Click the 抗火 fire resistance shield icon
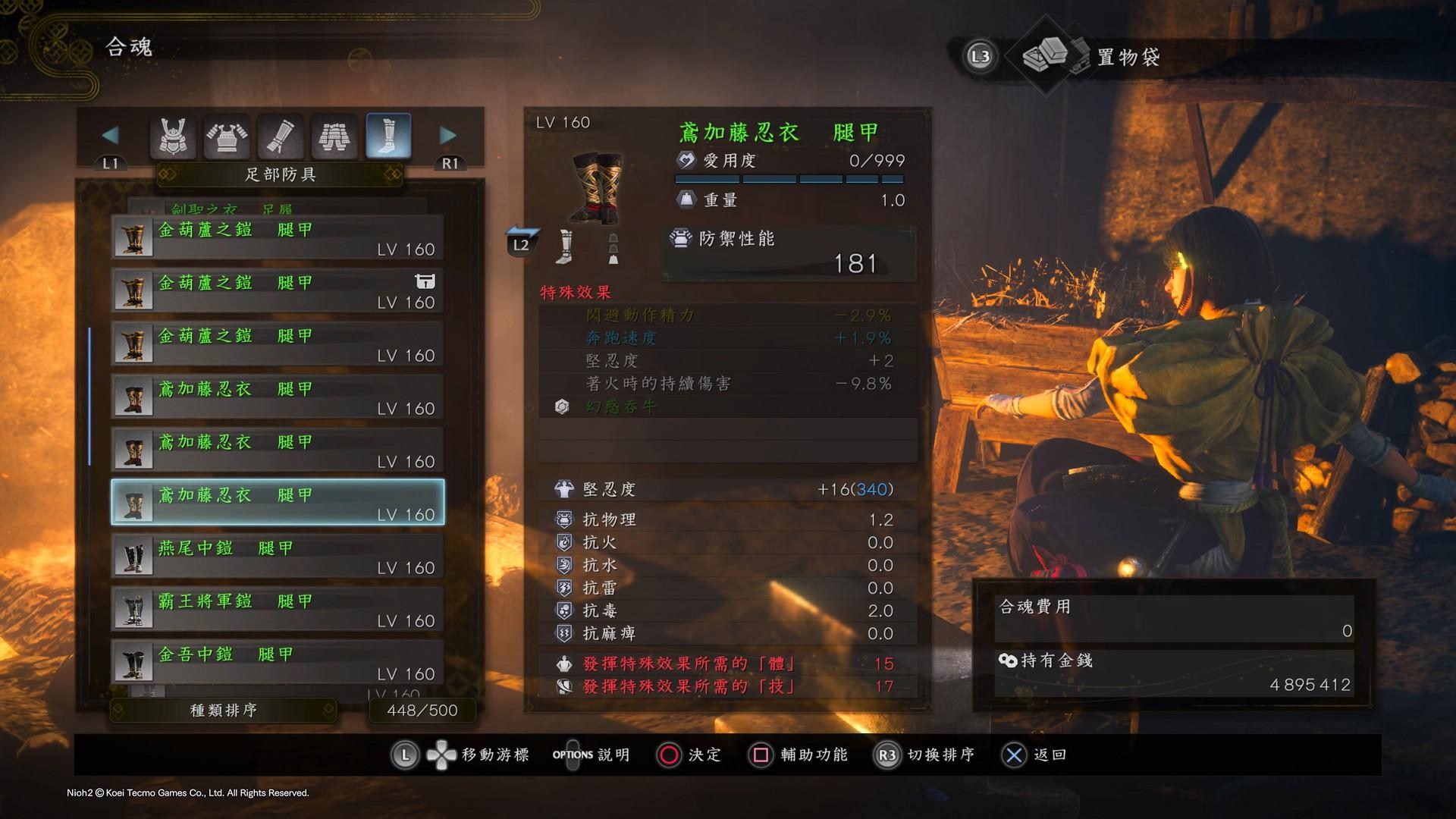This screenshot has width=1456, height=819. point(563,541)
